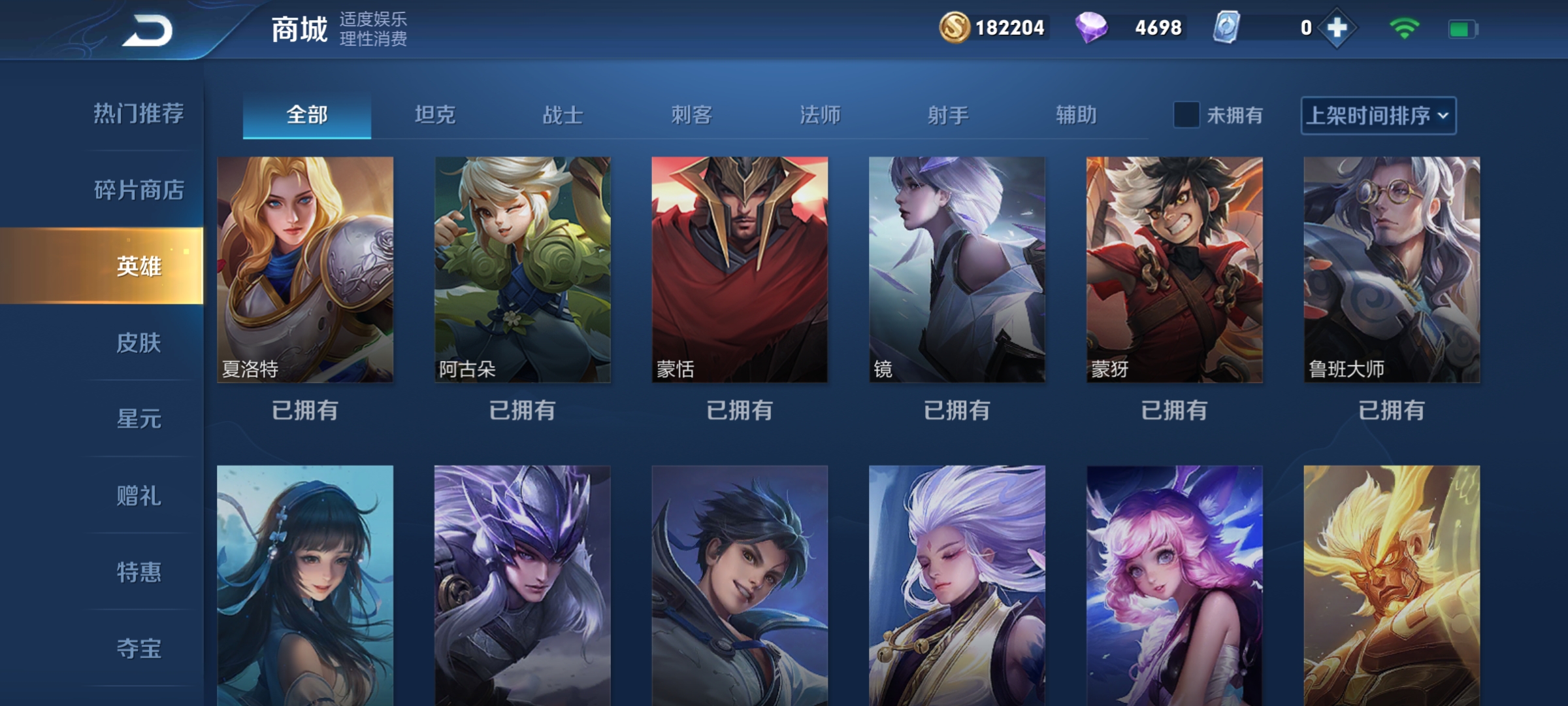Enable the 未拥有 filter checkbox
Image resolution: width=1568 pixels, height=706 pixels.
click(x=1185, y=115)
